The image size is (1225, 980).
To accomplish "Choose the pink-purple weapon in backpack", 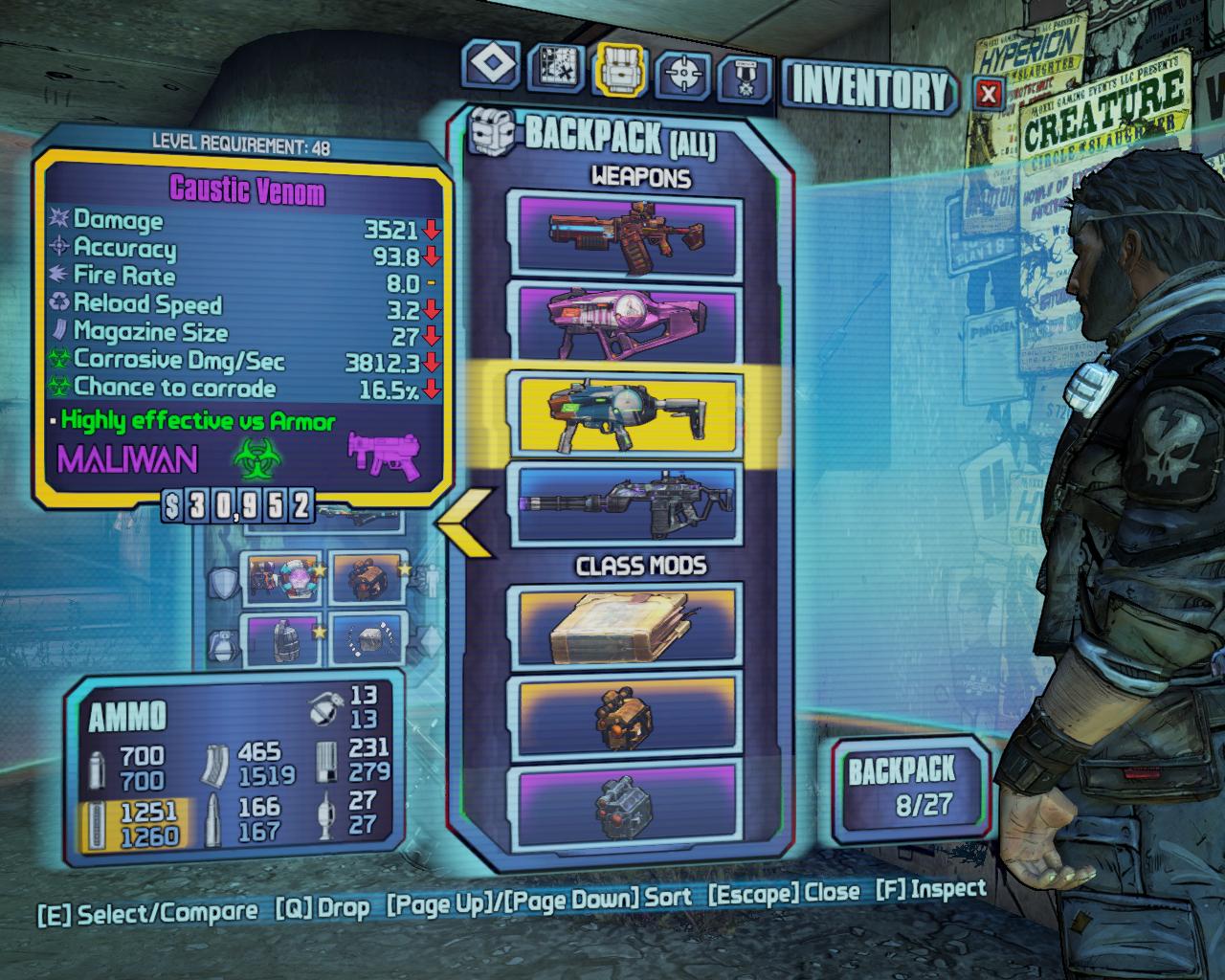I will [x=629, y=323].
